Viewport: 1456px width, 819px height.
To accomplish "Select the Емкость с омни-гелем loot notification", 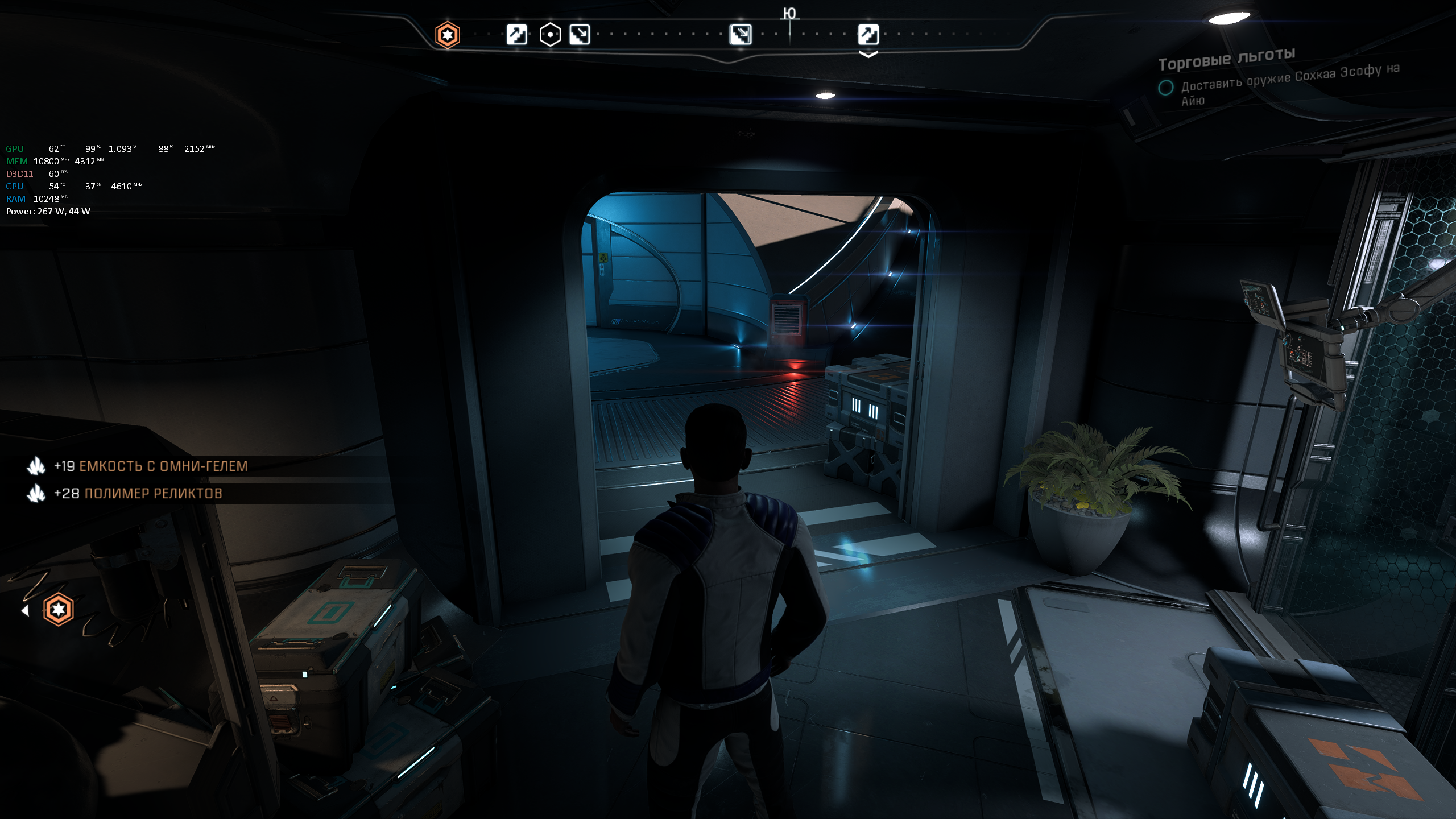I will point(151,466).
